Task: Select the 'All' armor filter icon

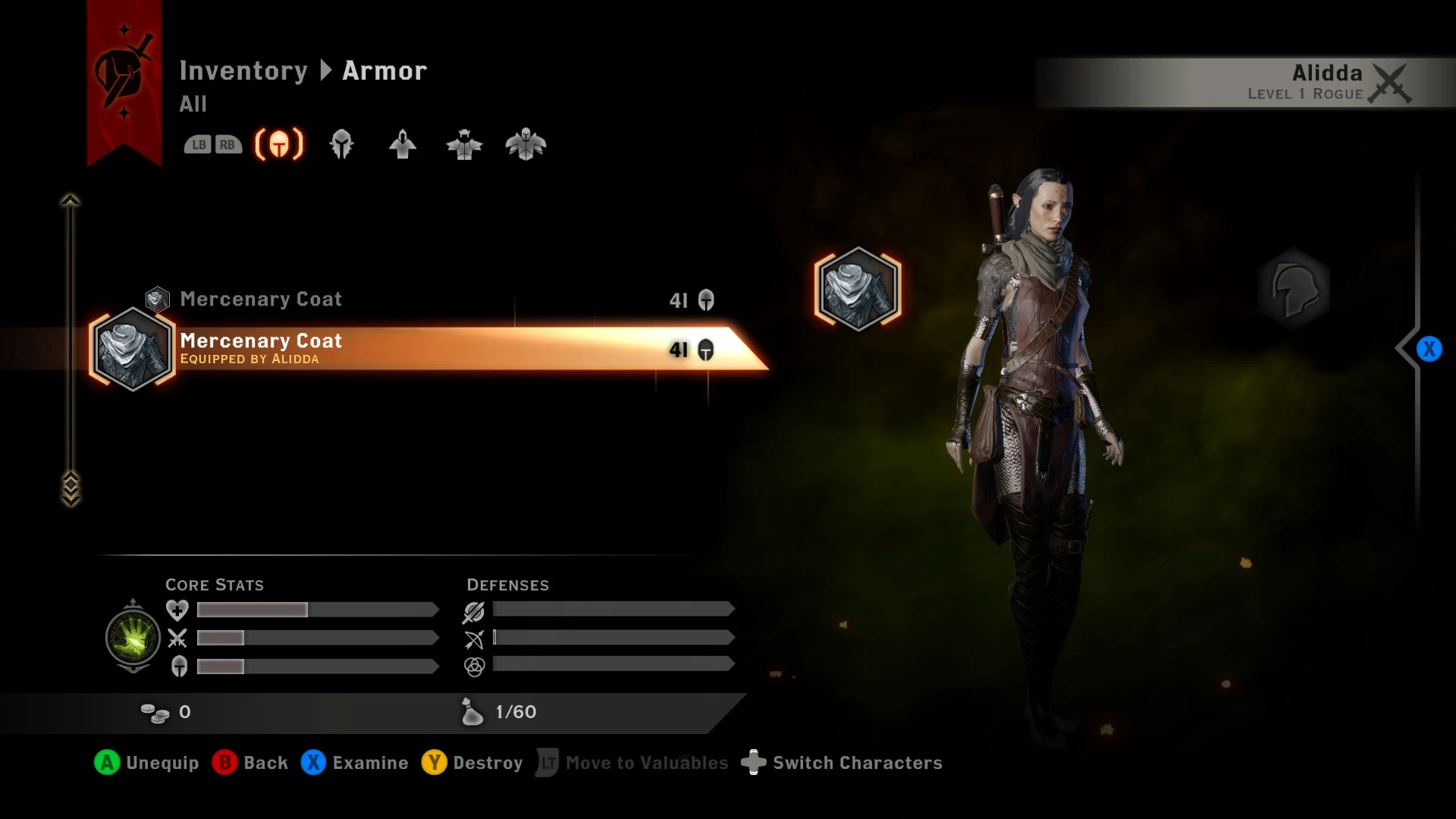Action: coord(279,144)
